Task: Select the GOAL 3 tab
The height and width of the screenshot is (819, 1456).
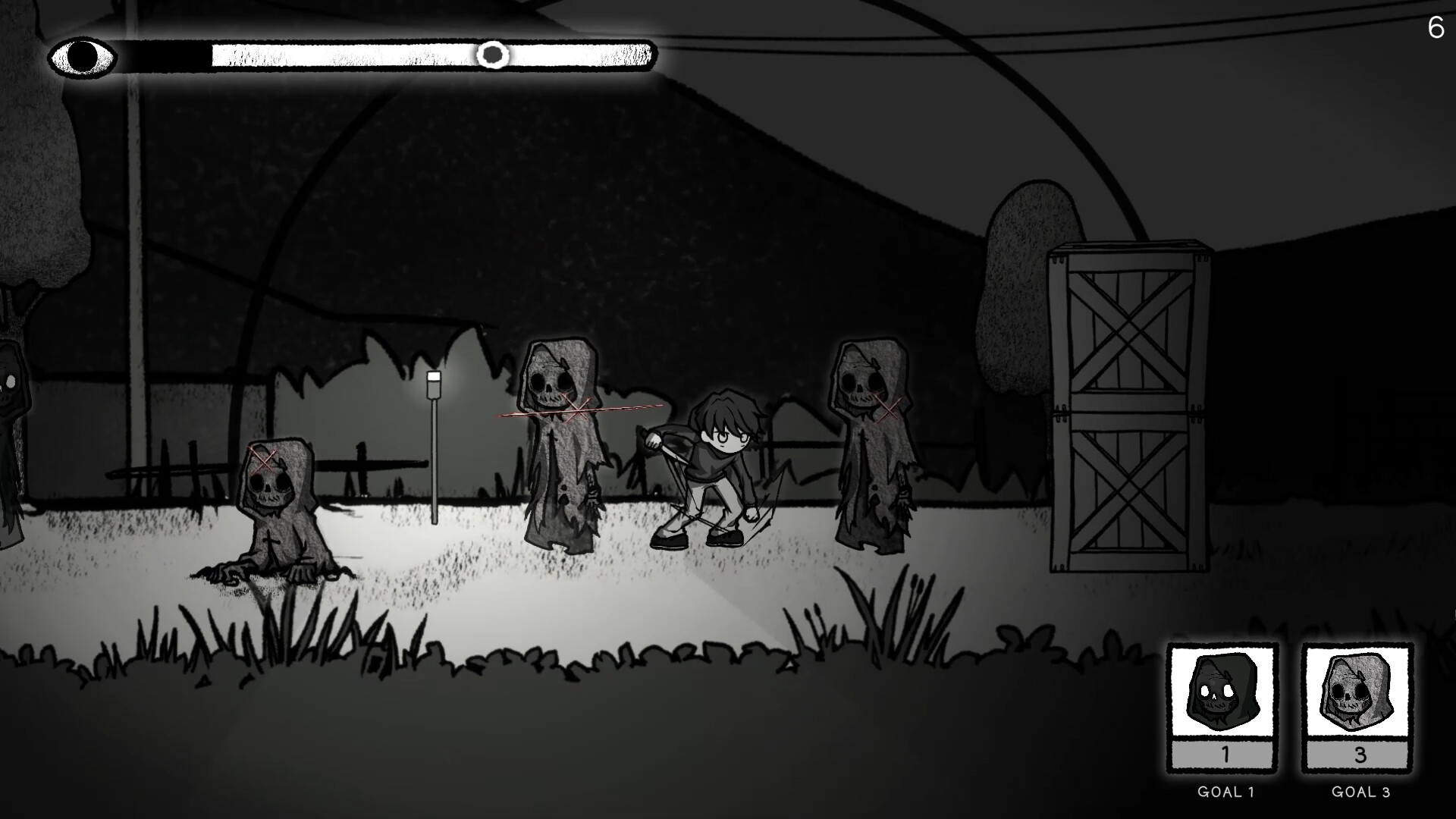Action: (x=1361, y=792)
